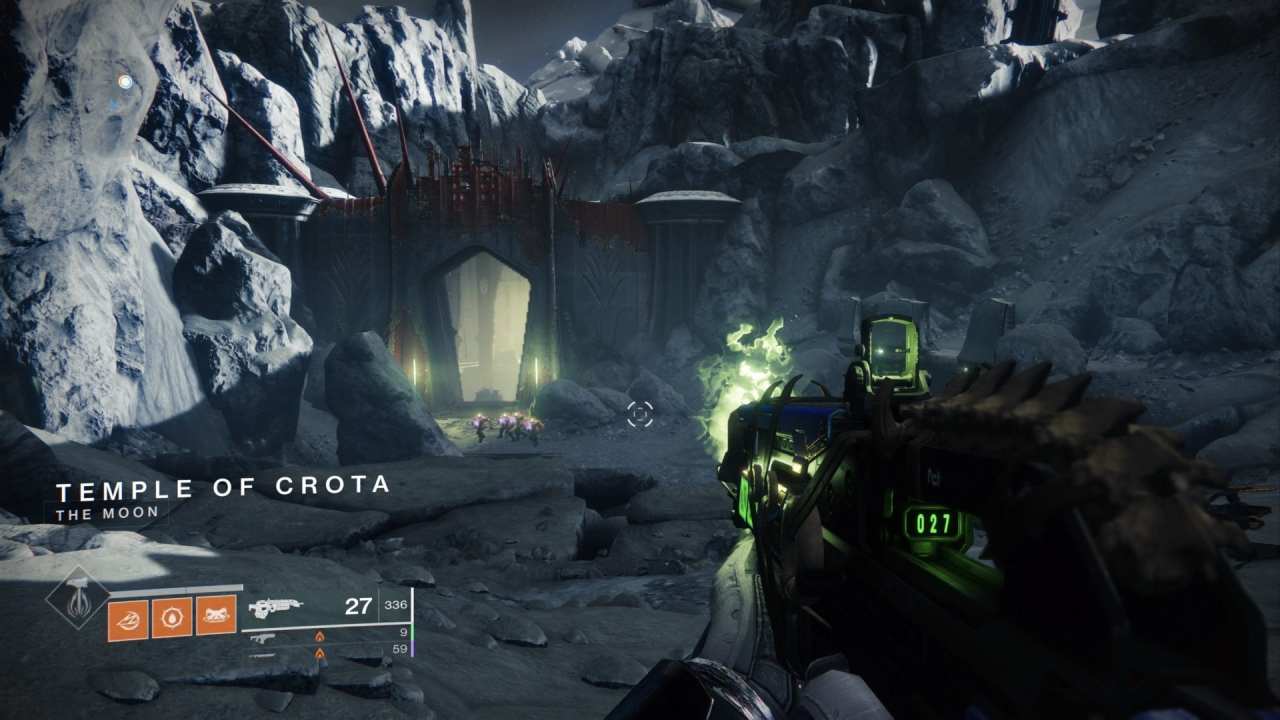The height and width of the screenshot is (720, 1280).
Task: Click the orange element icon beside the 9-ammo row
Action: pos(320,635)
